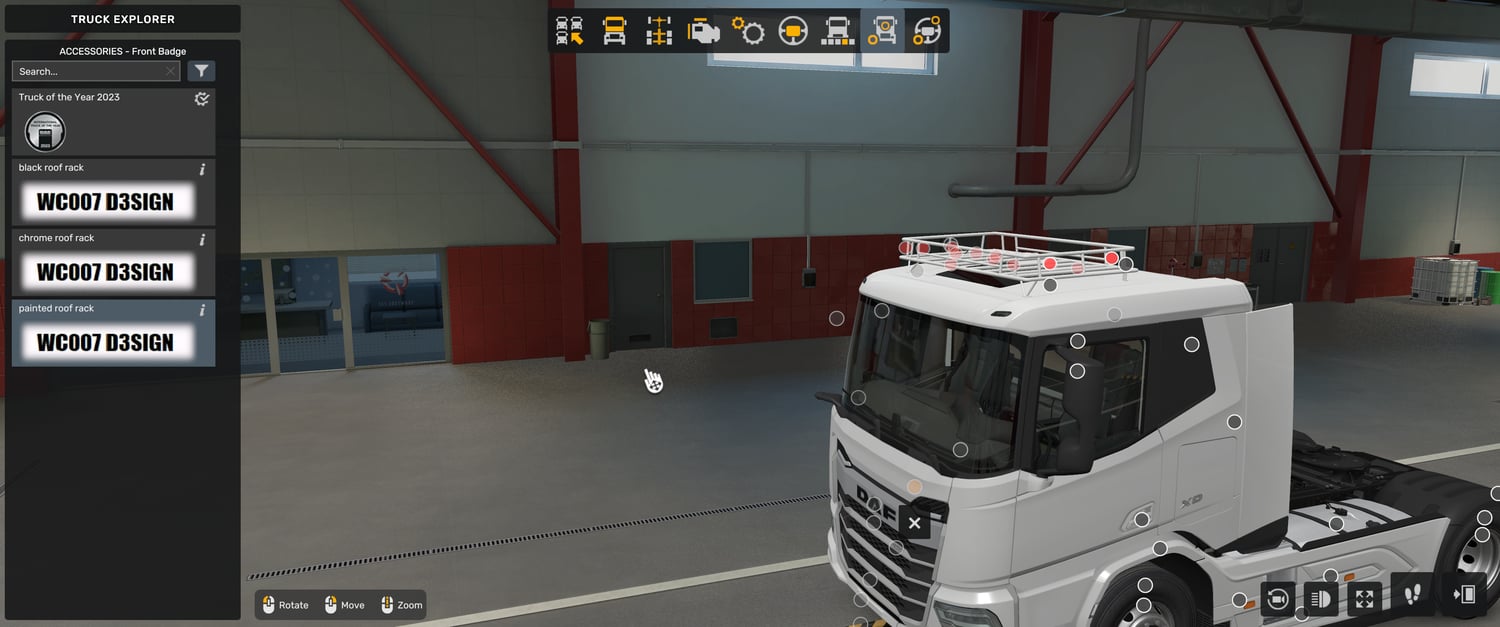Select the steering wheel interior category
The width and height of the screenshot is (1500, 627).
point(793,31)
